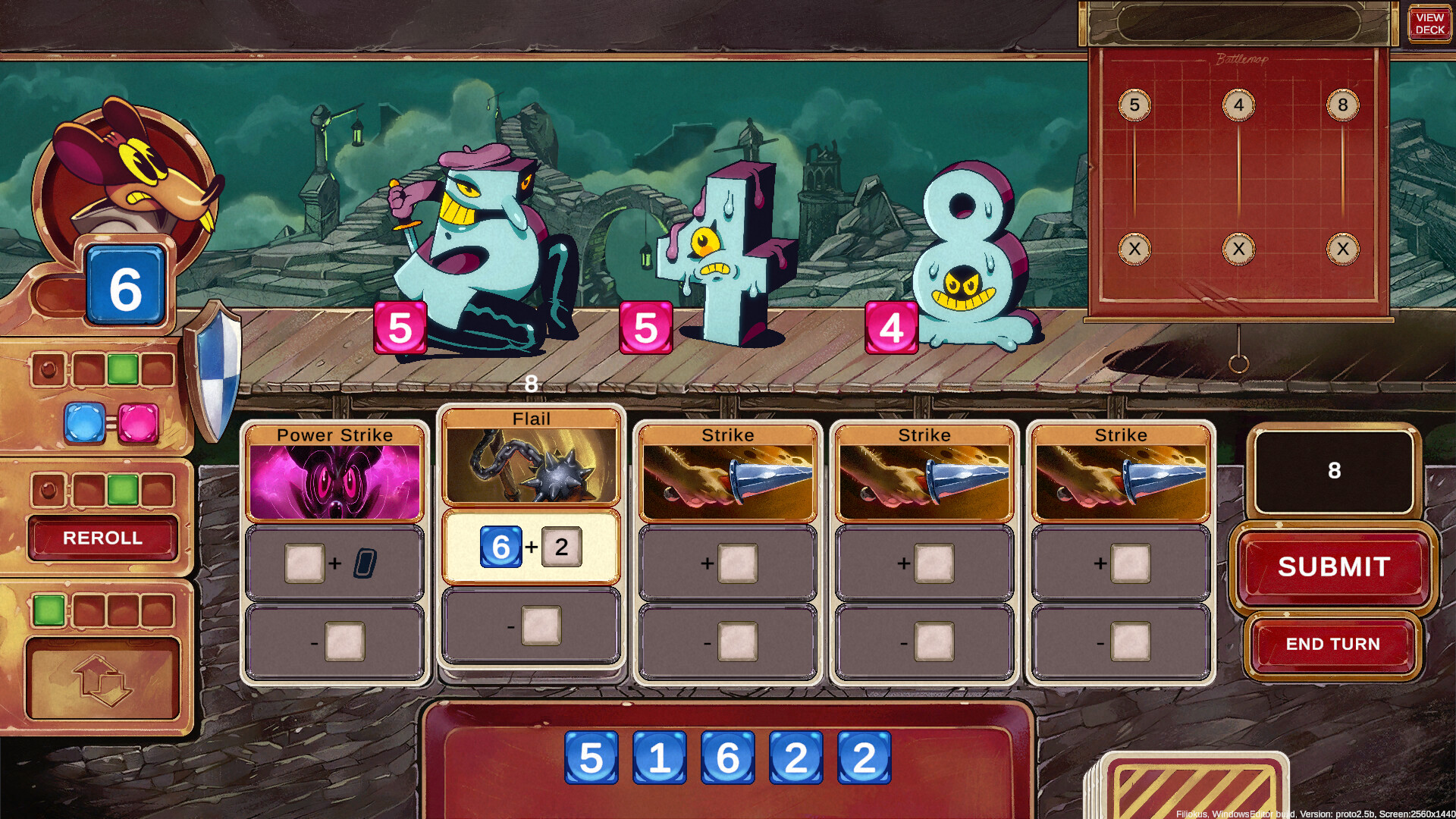The image size is (1456, 819).
Task: Click the pink 4 attack die beside the 8 monster
Action: (x=892, y=329)
